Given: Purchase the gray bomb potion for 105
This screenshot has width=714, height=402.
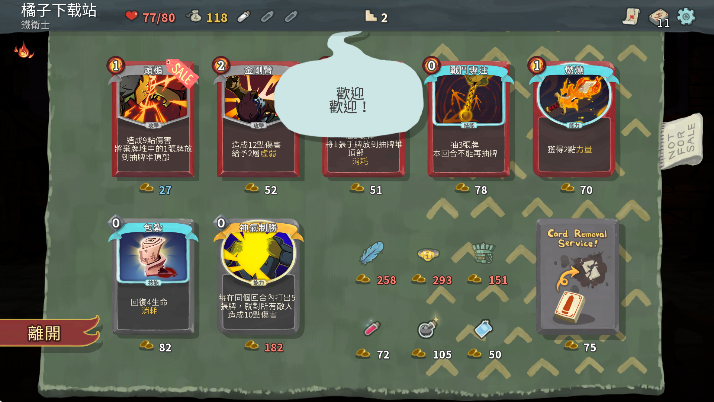Looking at the screenshot, I should coord(427,328).
